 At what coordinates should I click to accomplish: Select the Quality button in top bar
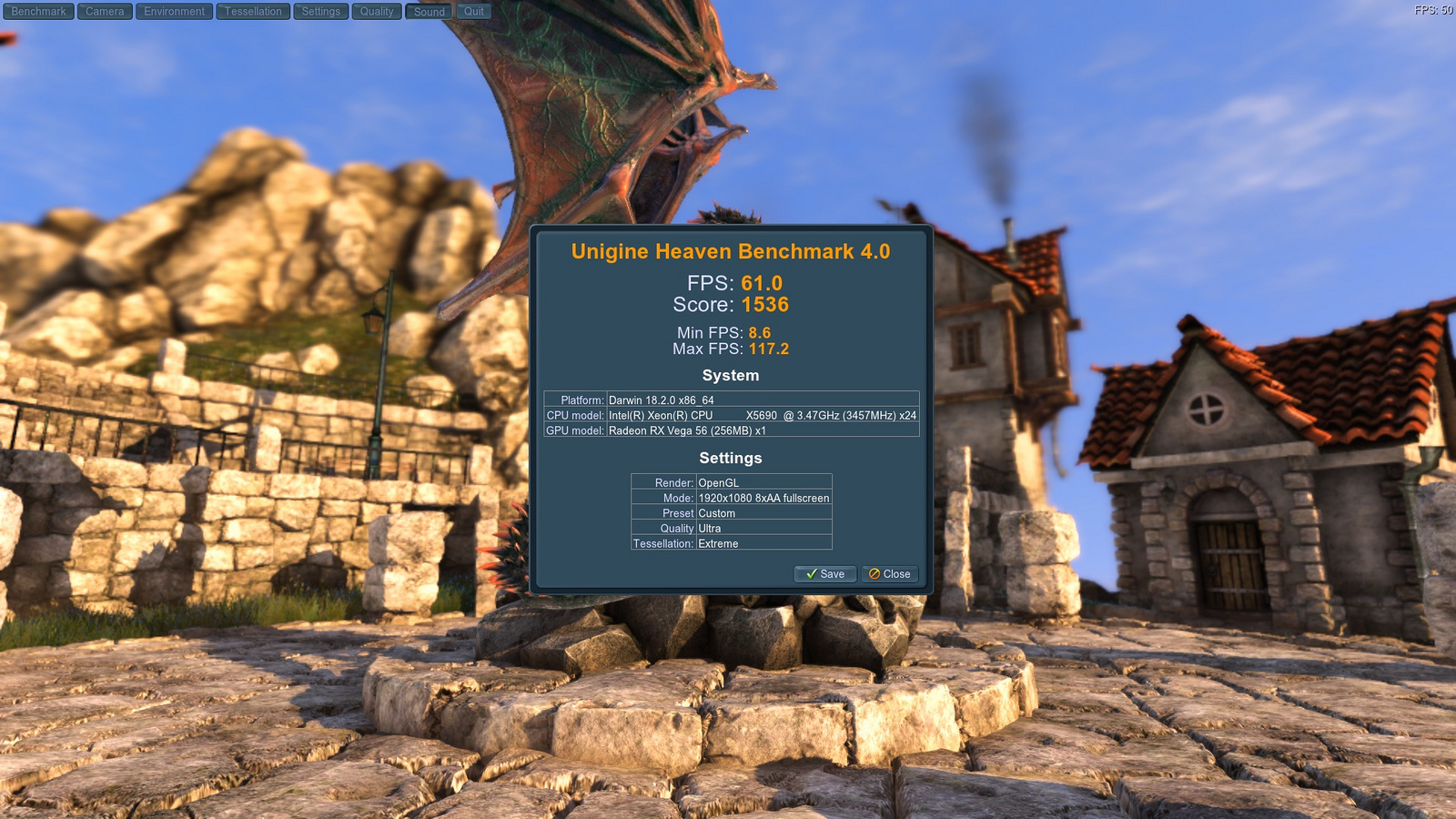click(x=377, y=12)
